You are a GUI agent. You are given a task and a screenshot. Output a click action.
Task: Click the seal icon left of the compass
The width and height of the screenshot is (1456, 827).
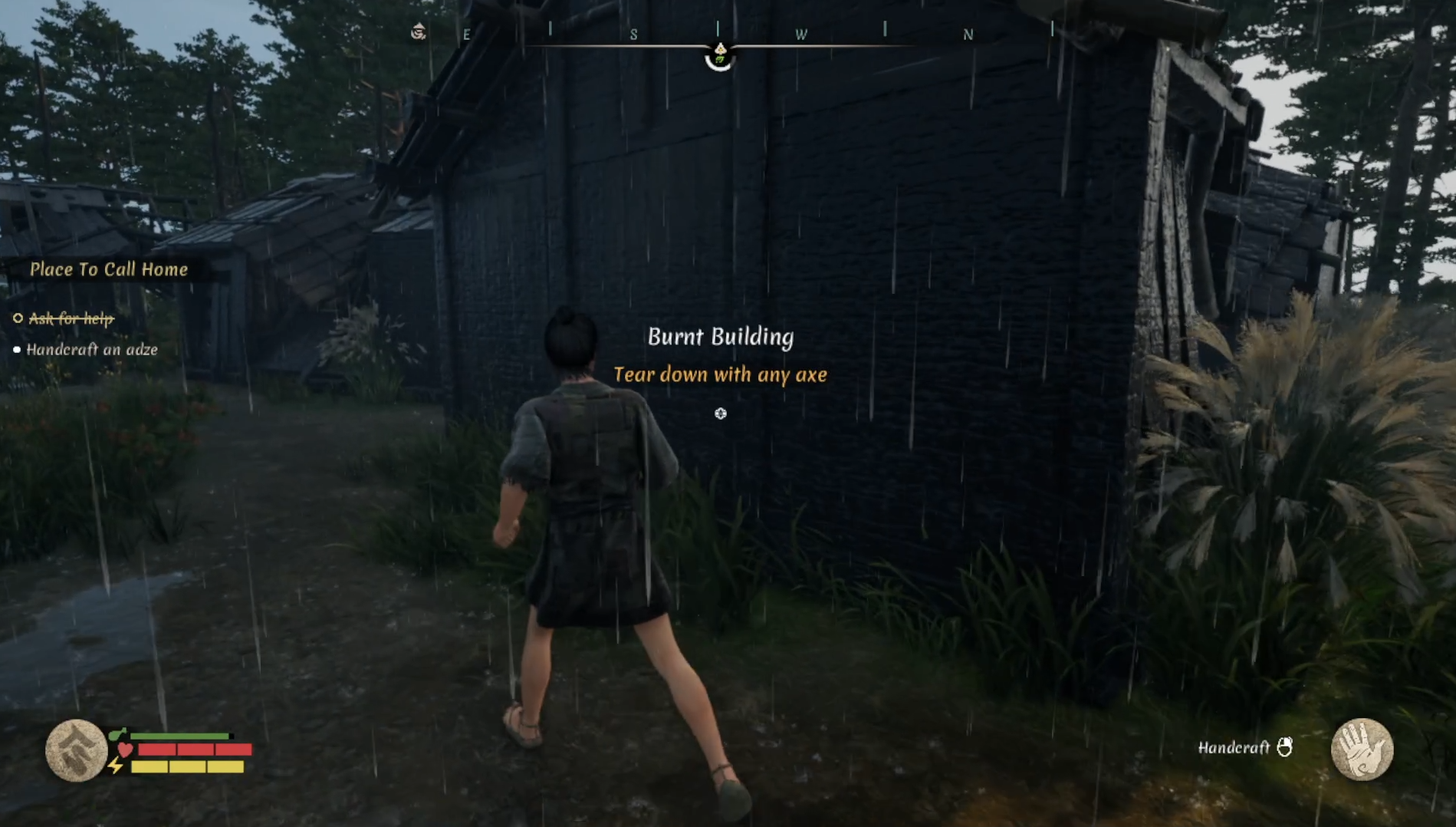417,31
